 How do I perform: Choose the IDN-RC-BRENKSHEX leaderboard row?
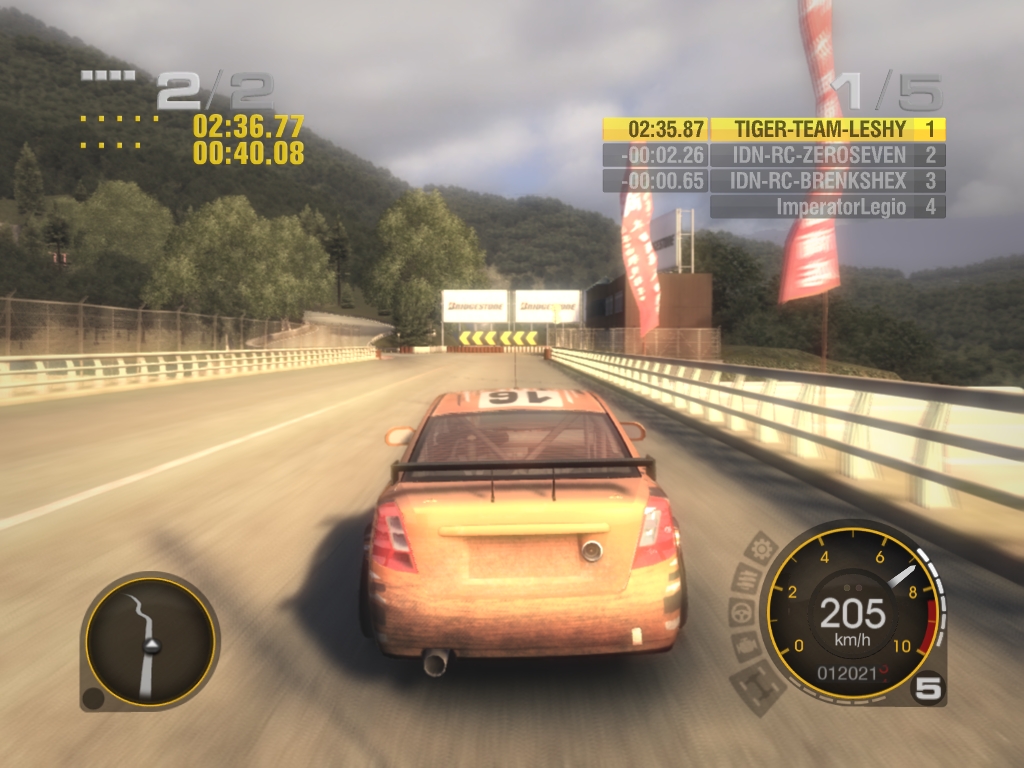click(773, 181)
